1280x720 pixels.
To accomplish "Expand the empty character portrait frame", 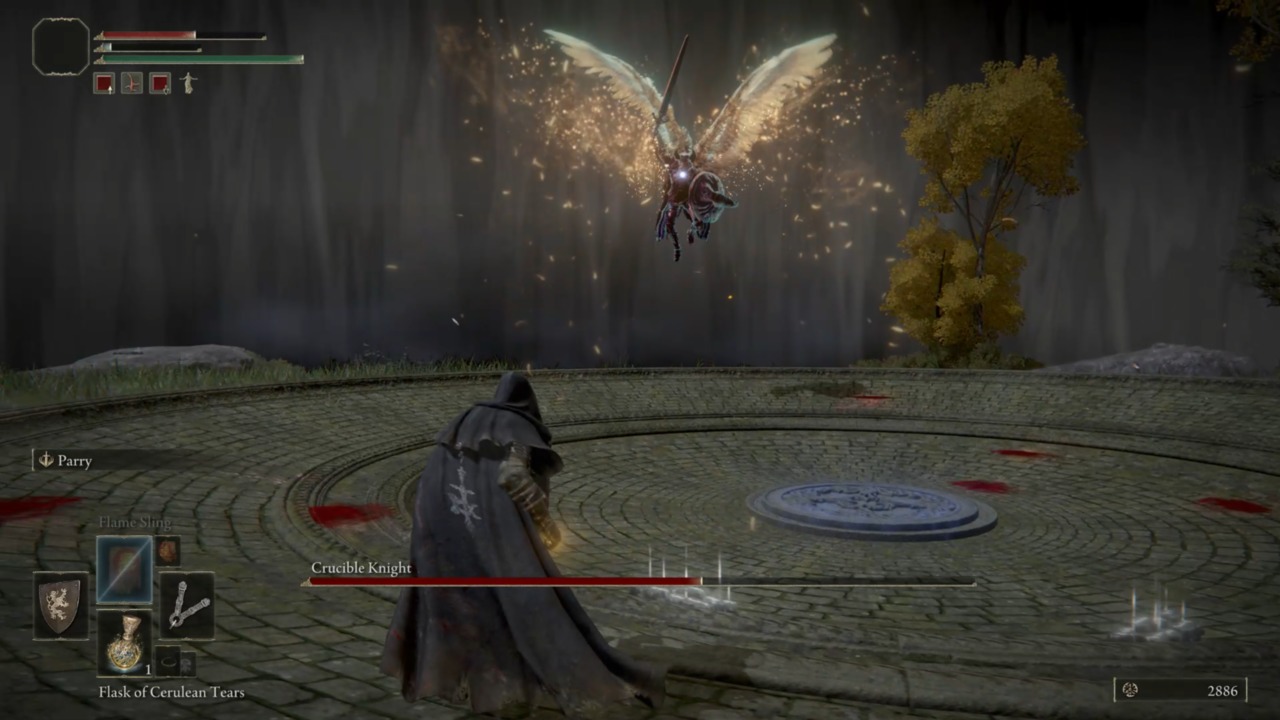I will tap(58, 46).
